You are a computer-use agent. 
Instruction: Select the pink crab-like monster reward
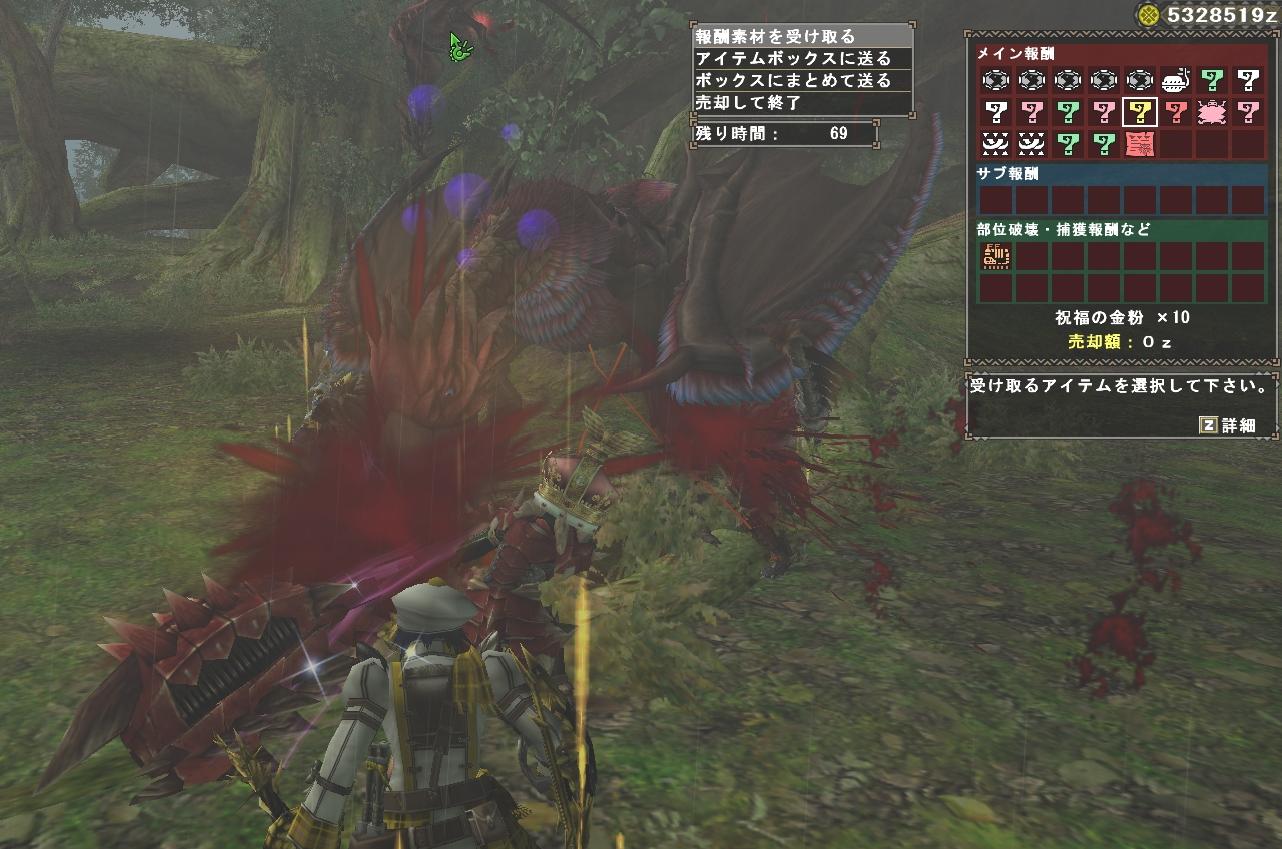click(1212, 111)
